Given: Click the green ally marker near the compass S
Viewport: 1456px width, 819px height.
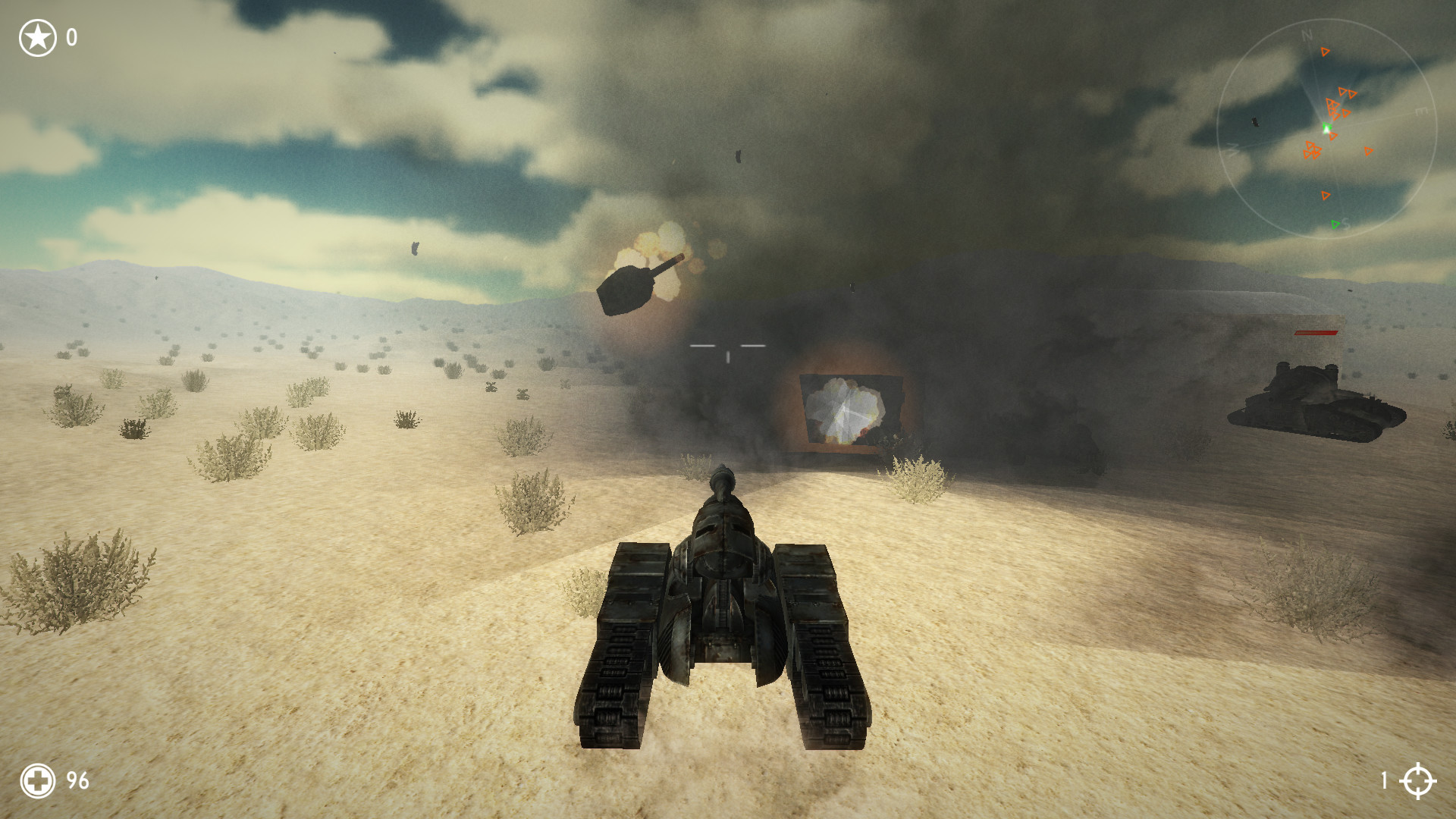Looking at the screenshot, I should point(1335,224).
